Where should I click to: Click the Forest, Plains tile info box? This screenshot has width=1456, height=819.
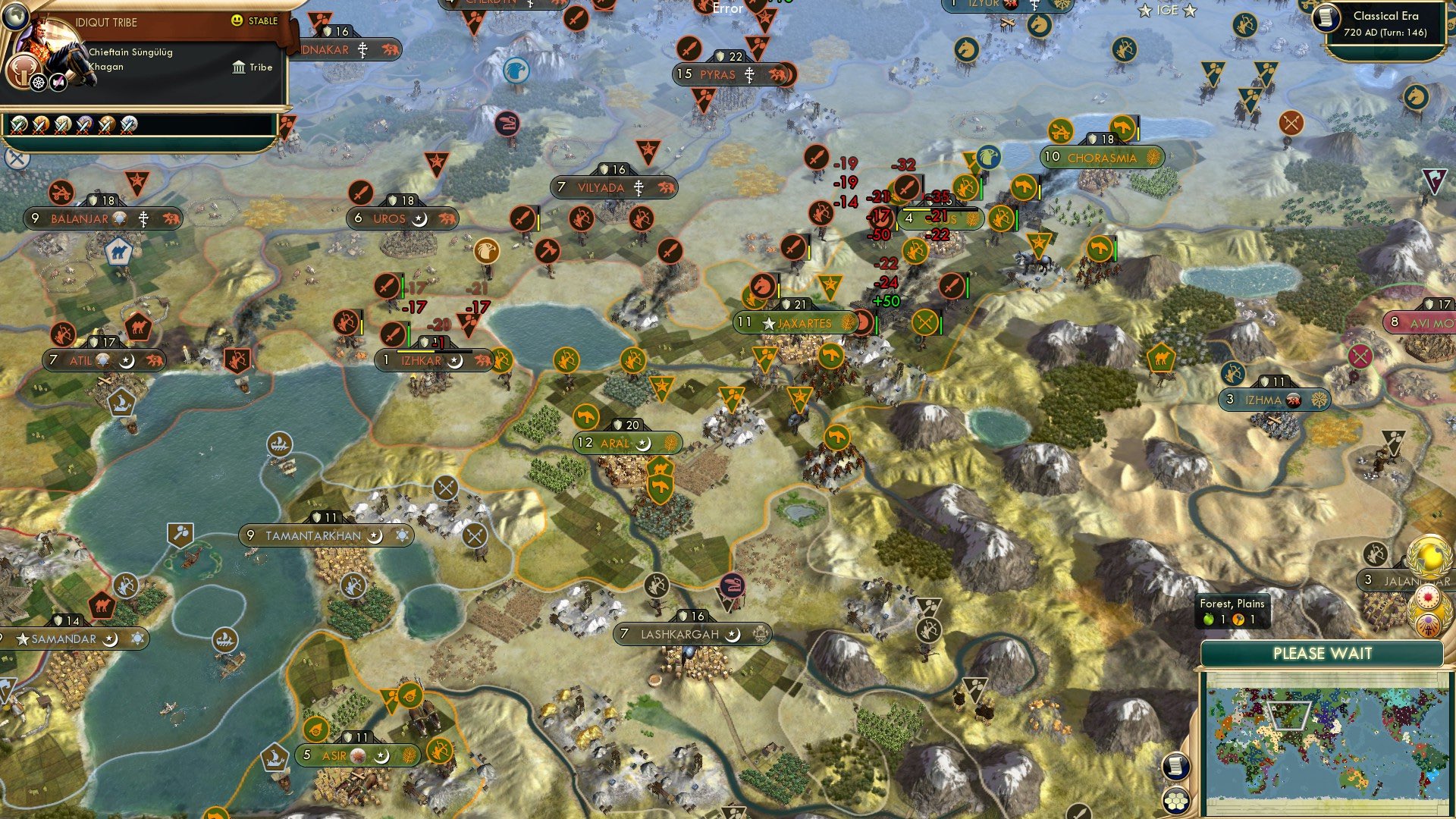click(1232, 612)
